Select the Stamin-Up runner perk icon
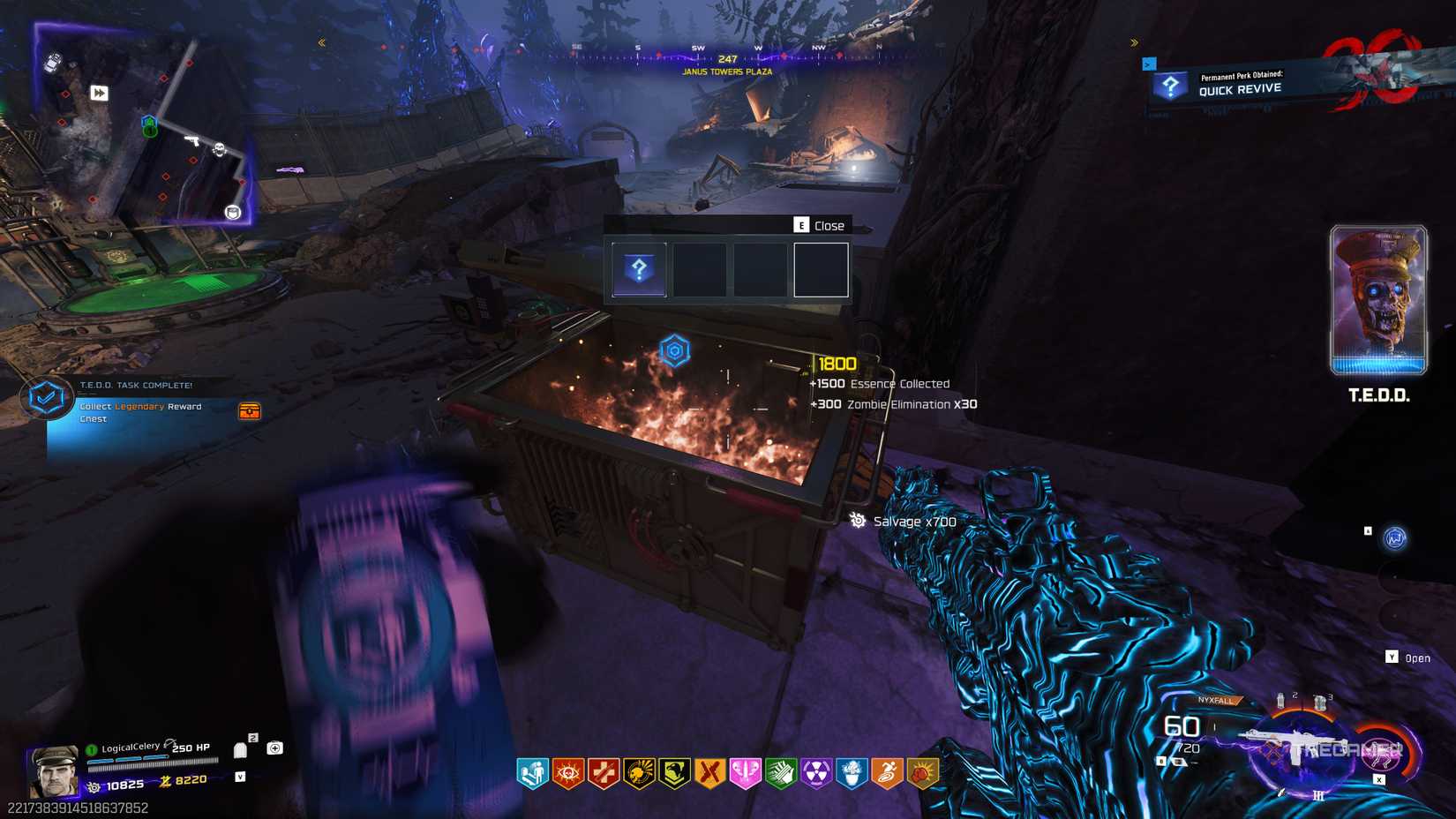The height and width of the screenshot is (819, 1456). (887, 772)
